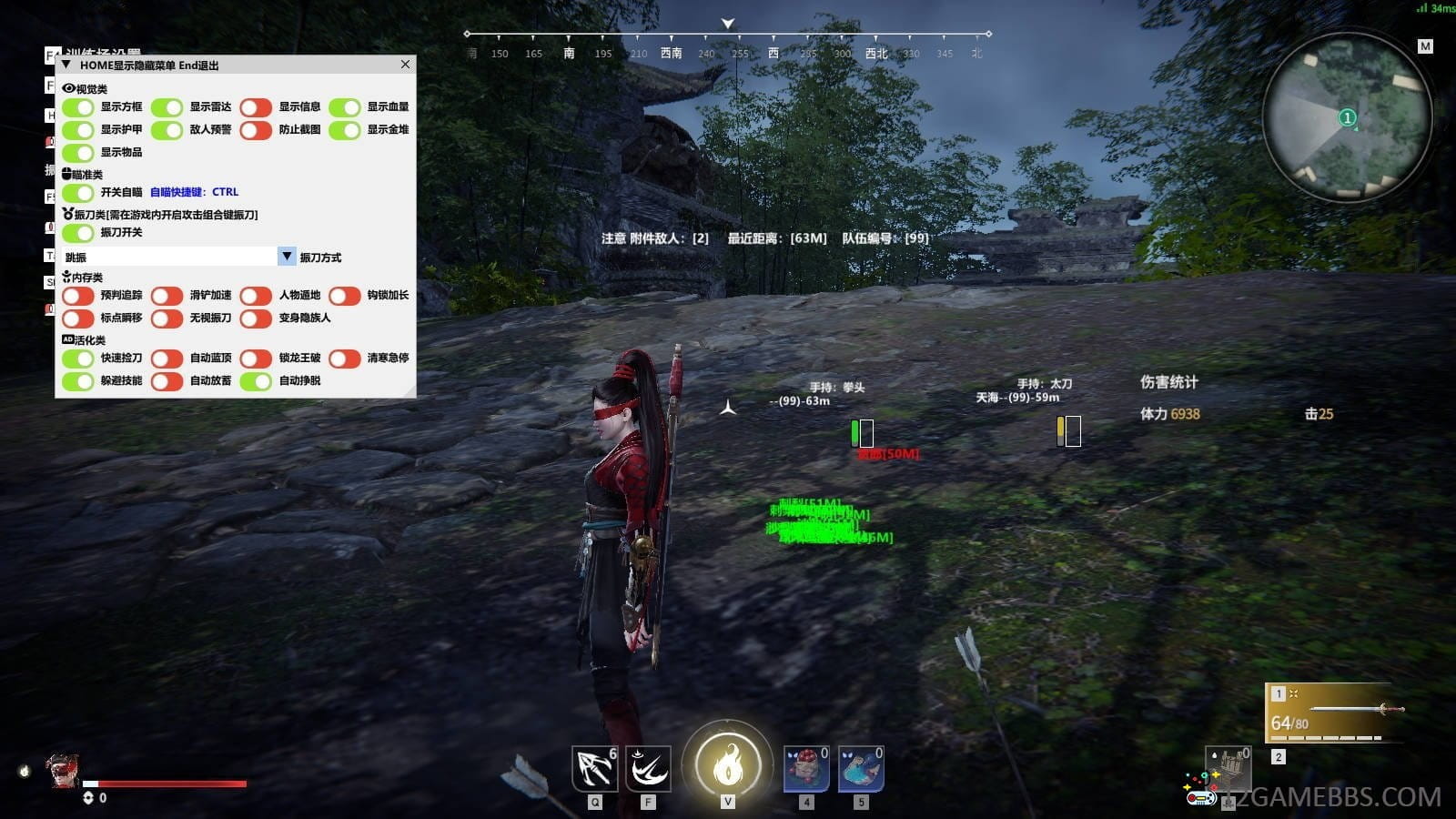Select the repair kit item slot
1456x819 pixels.
[1229, 769]
